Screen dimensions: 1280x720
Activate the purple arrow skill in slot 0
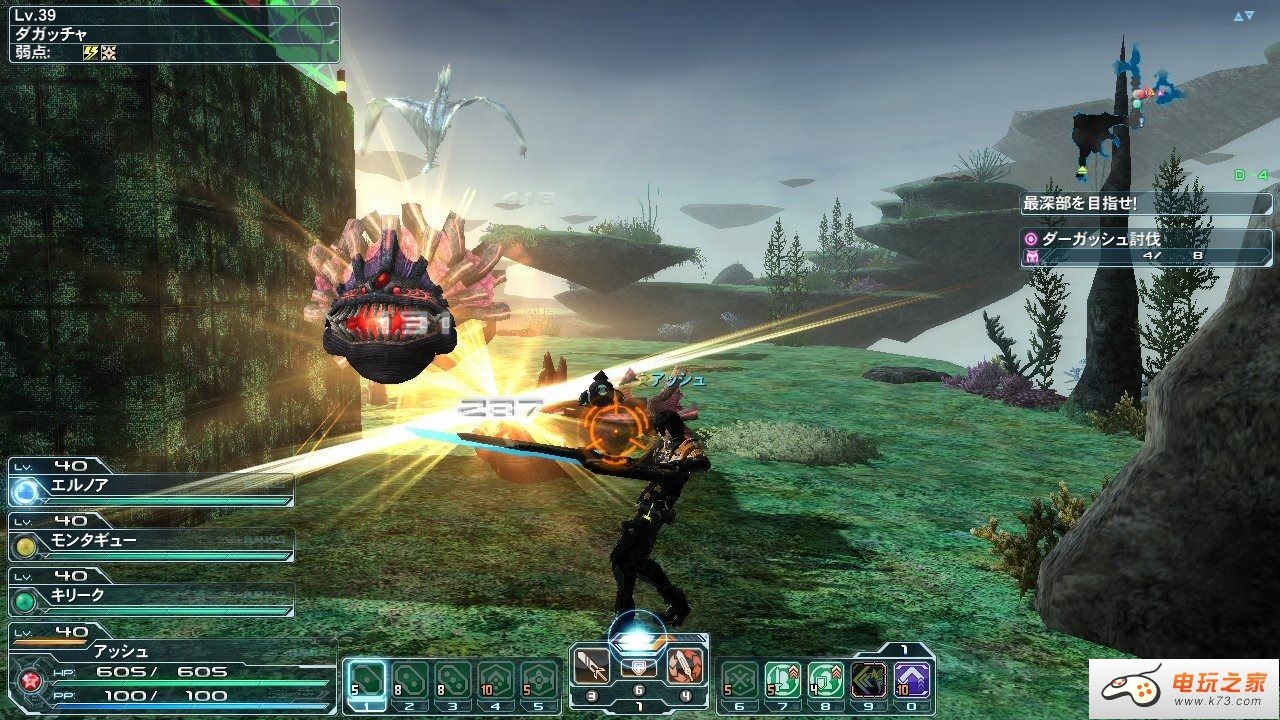click(912, 680)
